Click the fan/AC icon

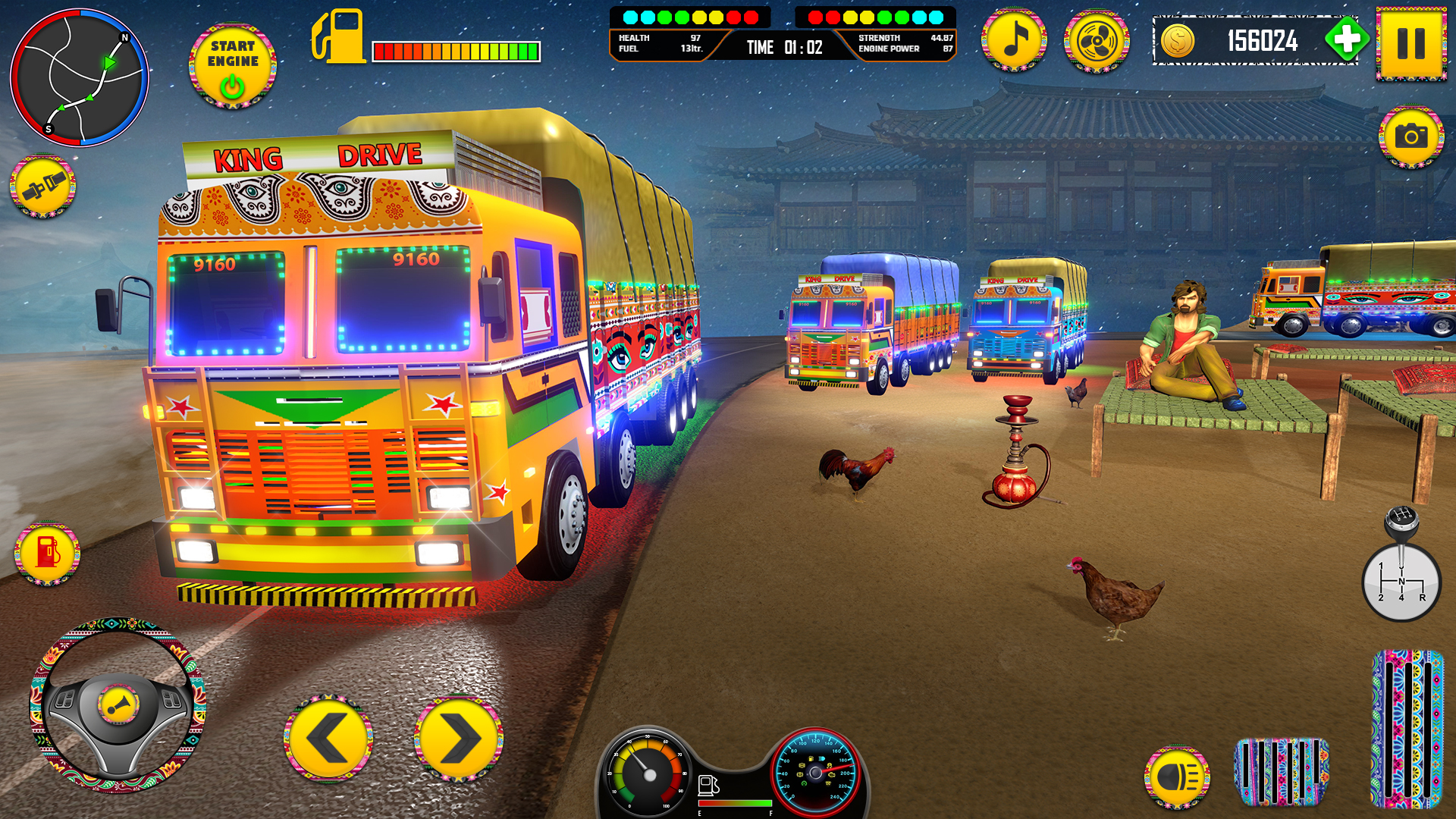(x=1098, y=41)
